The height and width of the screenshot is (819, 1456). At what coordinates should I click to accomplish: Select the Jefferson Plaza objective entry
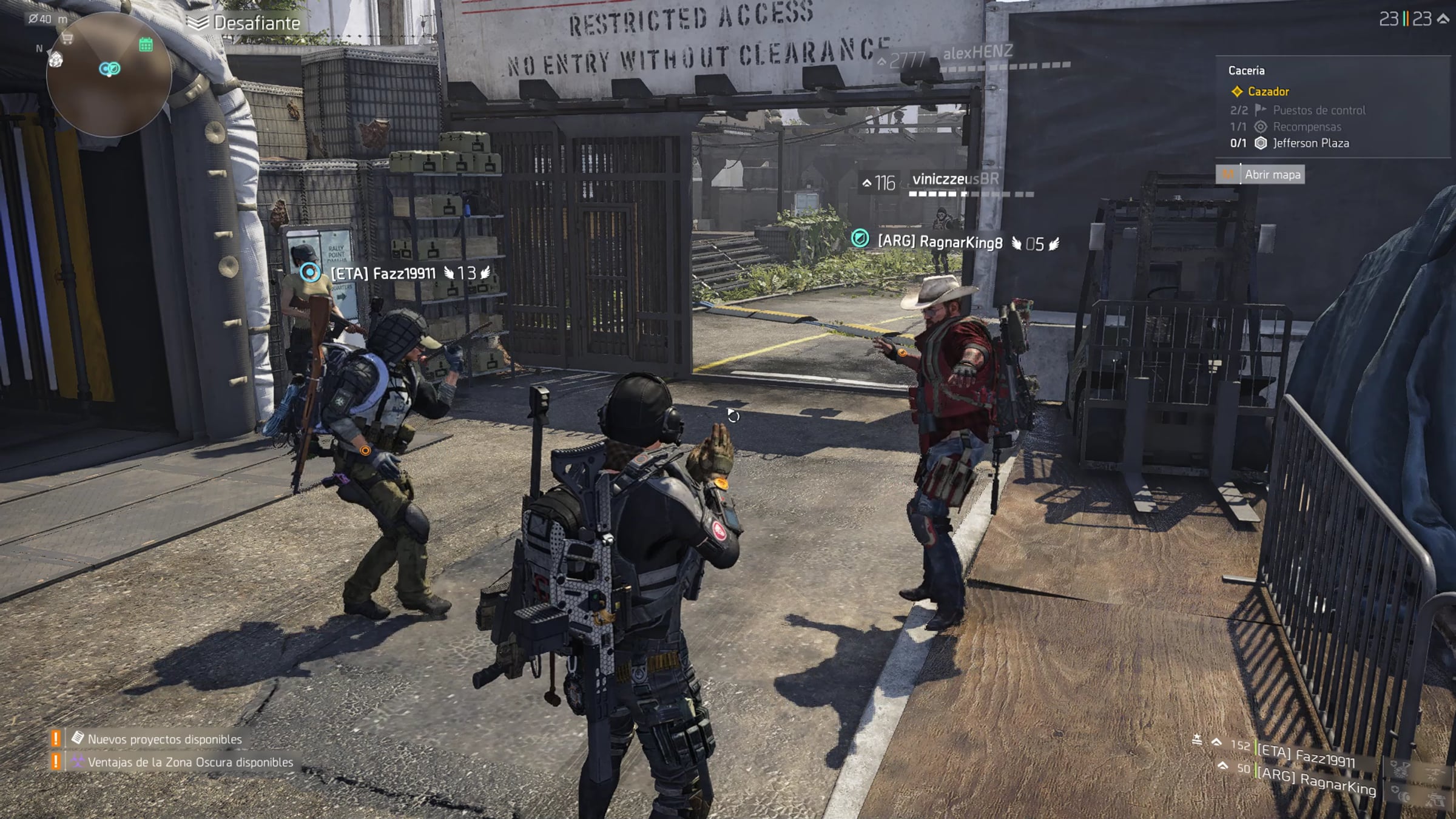coord(1310,143)
